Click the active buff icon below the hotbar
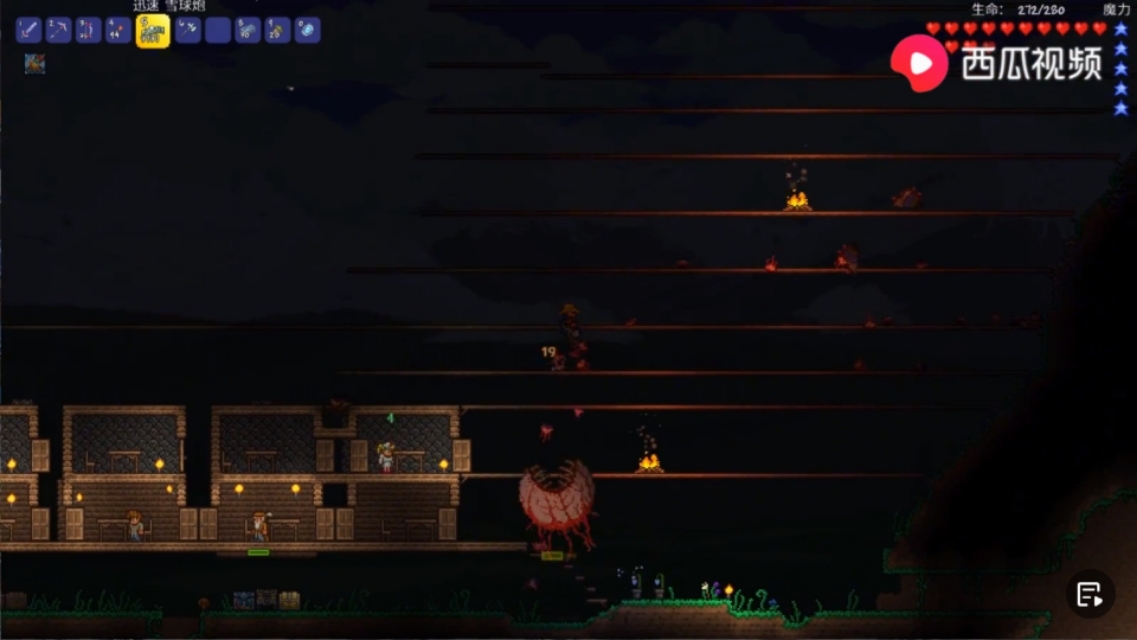The height and width of the screenshot is (640, 1137). tap(35, 64)
